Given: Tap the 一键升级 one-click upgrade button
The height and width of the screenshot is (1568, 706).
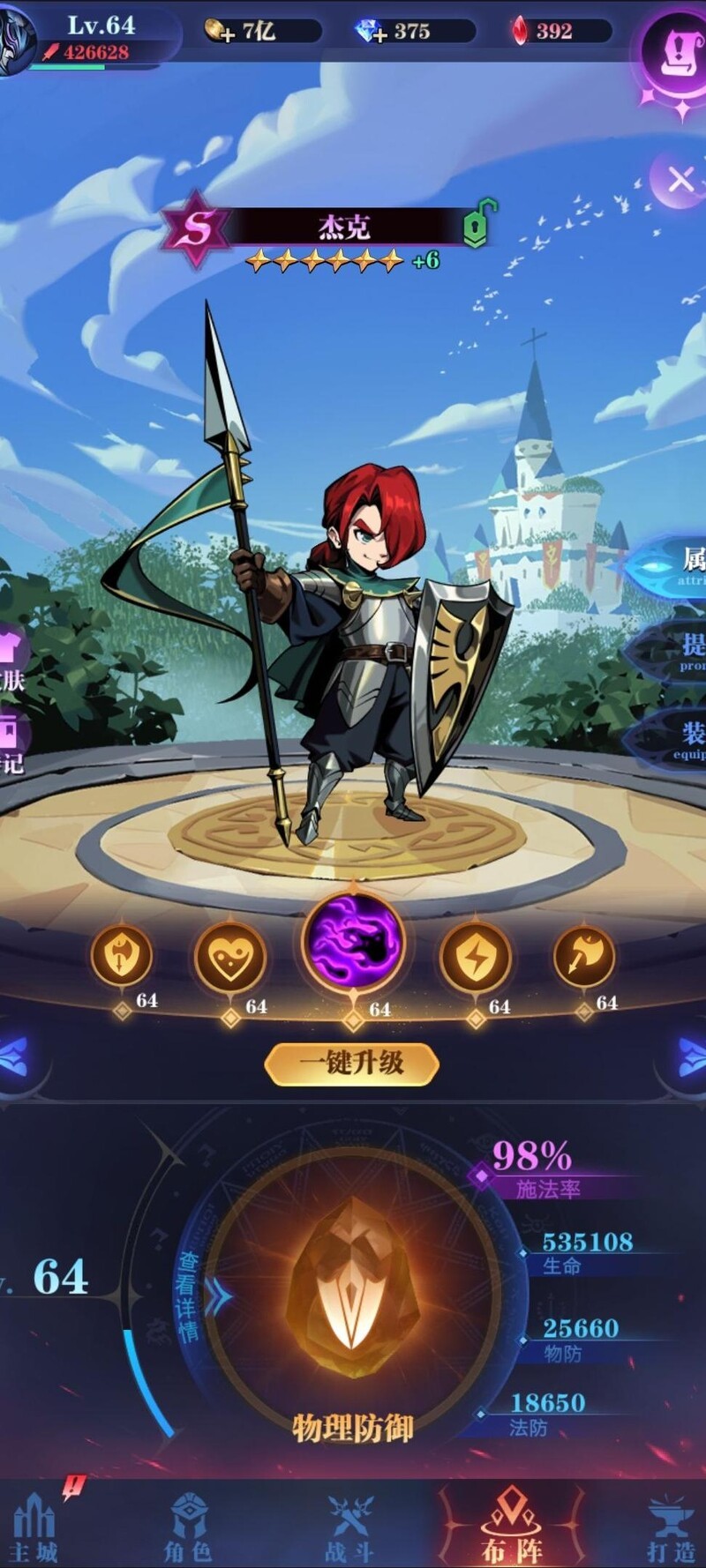Looking at the screenshot, I should pyautogui.click(x=351, y=1063).
